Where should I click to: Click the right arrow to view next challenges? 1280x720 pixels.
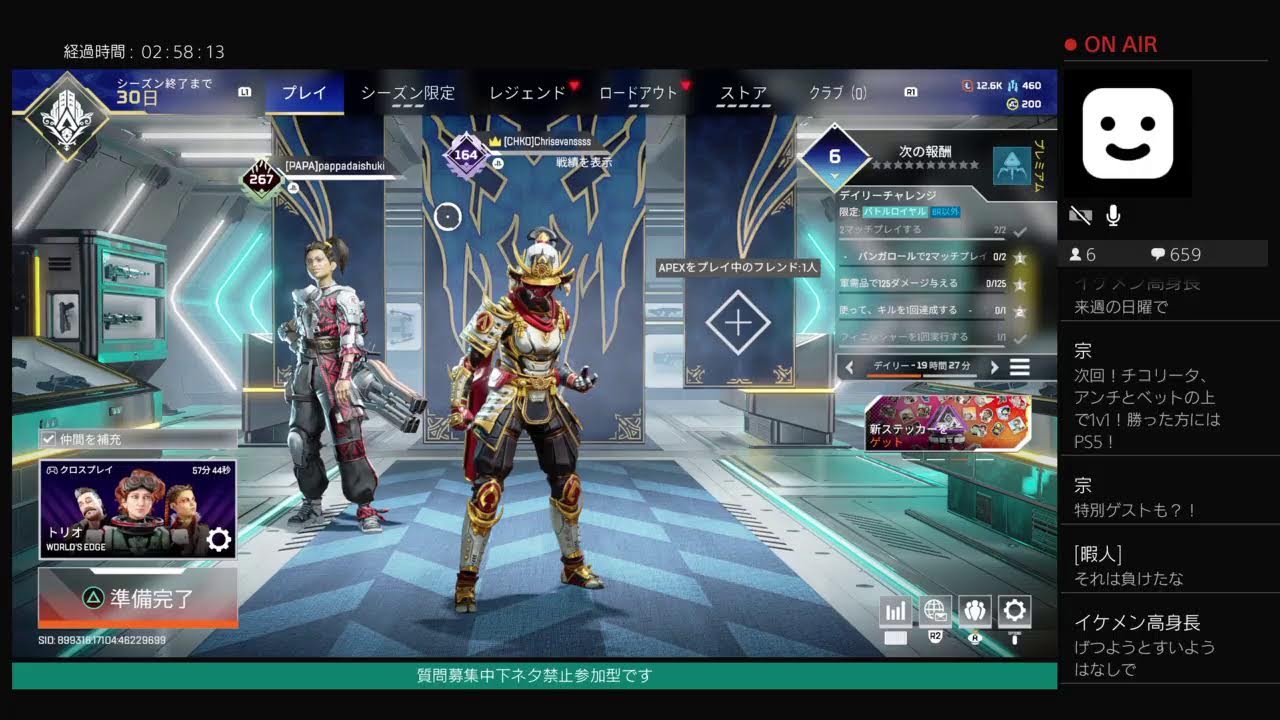pos(995,367)
